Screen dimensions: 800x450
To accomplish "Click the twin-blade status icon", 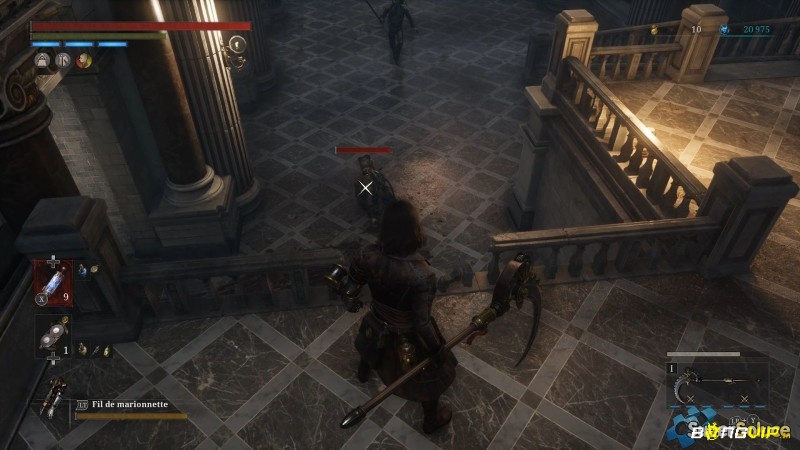I will coord(63,60).
